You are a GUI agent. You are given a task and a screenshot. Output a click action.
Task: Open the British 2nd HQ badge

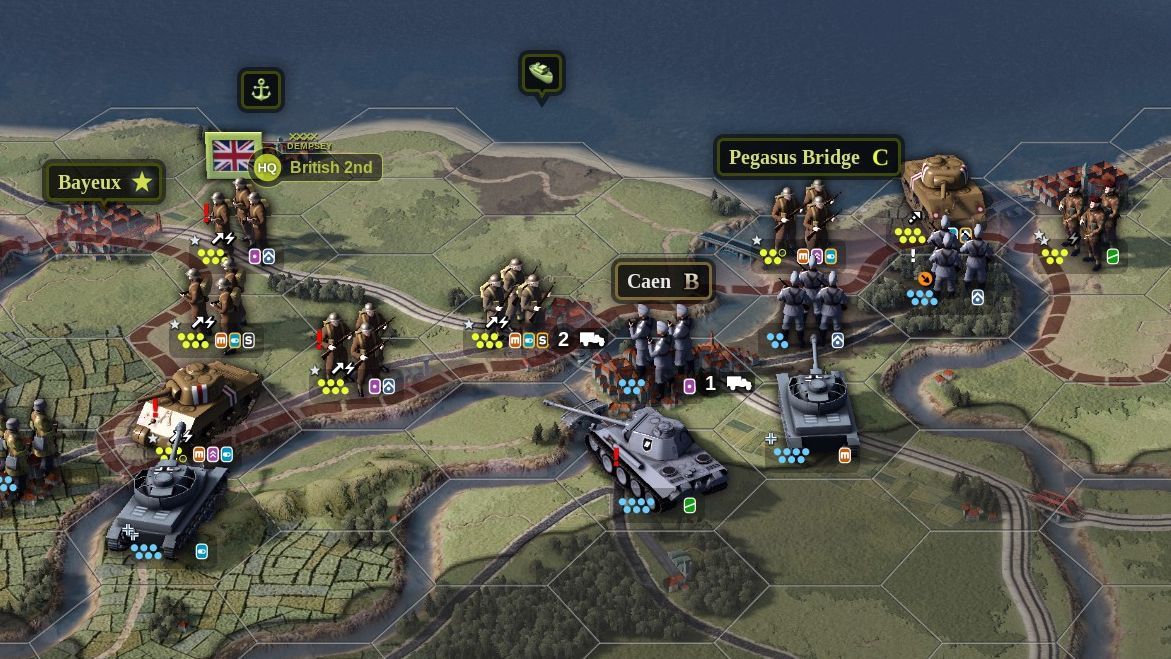click(267, 168)
